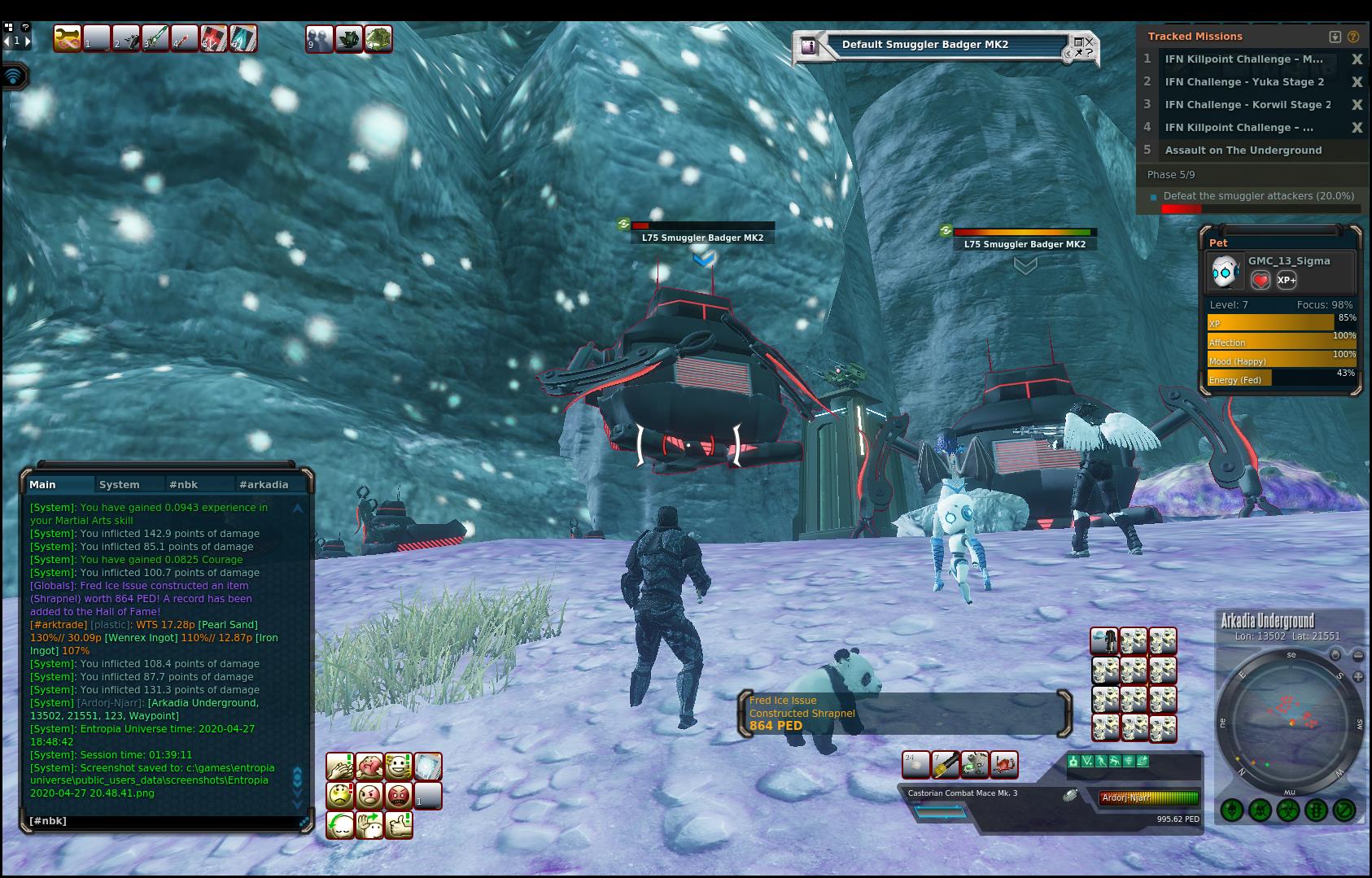This screenshot has width=1372, height=878.
Task: Select the #nbk chat tab
Action: 183,484
